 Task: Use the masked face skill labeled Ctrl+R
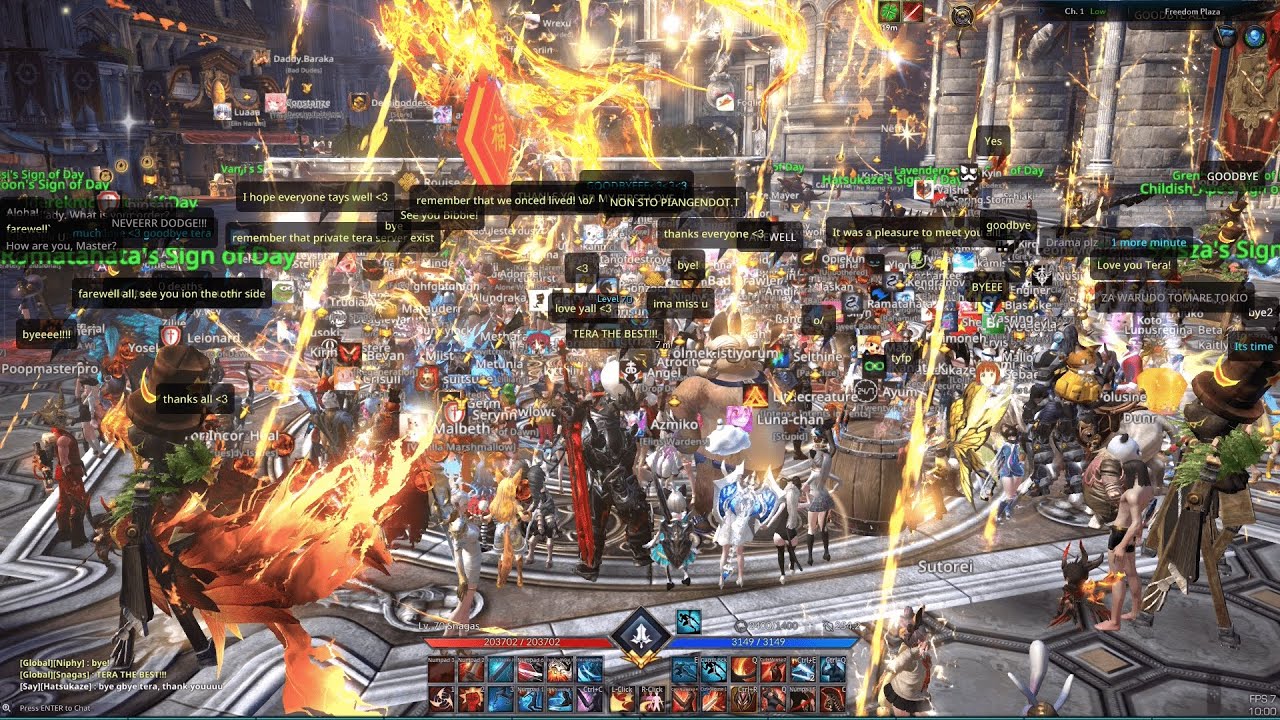(x=744, y=699)
